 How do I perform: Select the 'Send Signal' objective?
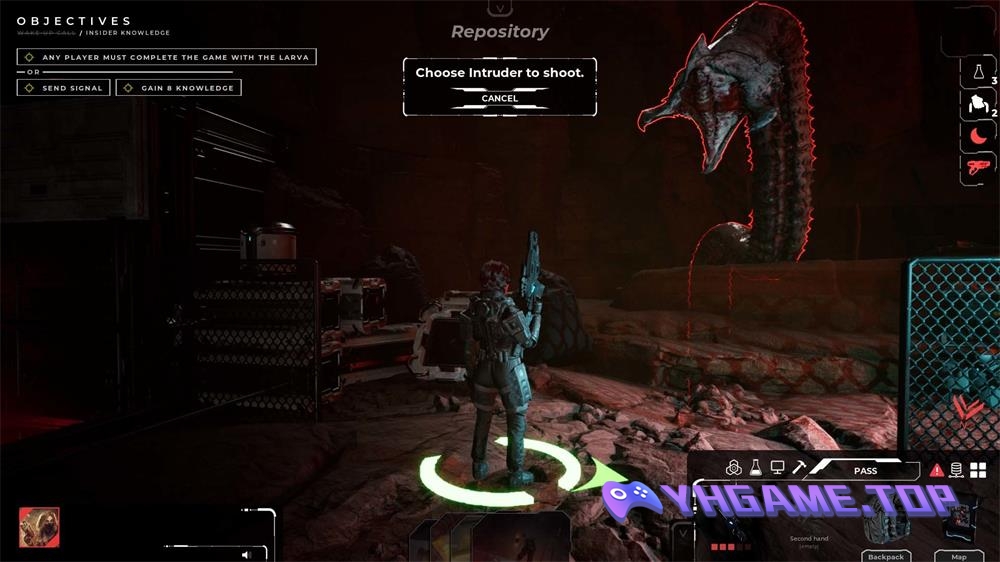[64, 88]
